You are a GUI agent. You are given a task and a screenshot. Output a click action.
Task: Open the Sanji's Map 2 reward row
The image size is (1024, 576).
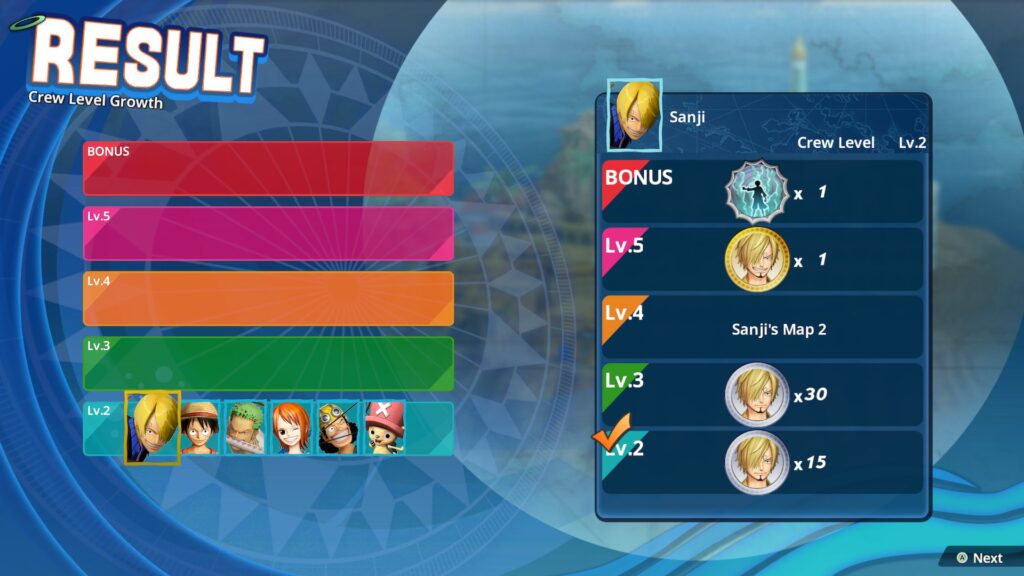tap(762, 327)
